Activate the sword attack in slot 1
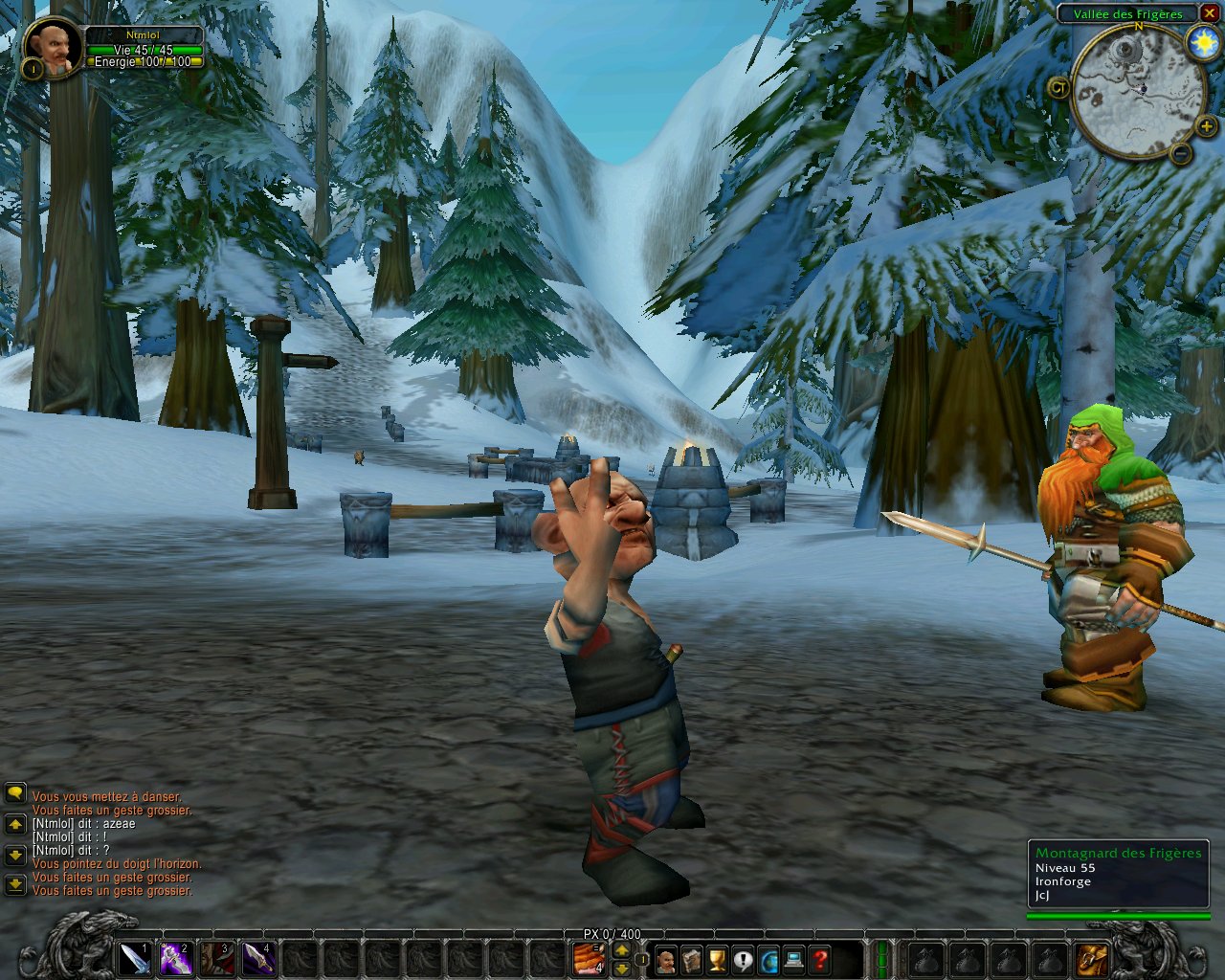 pos(135,958)
